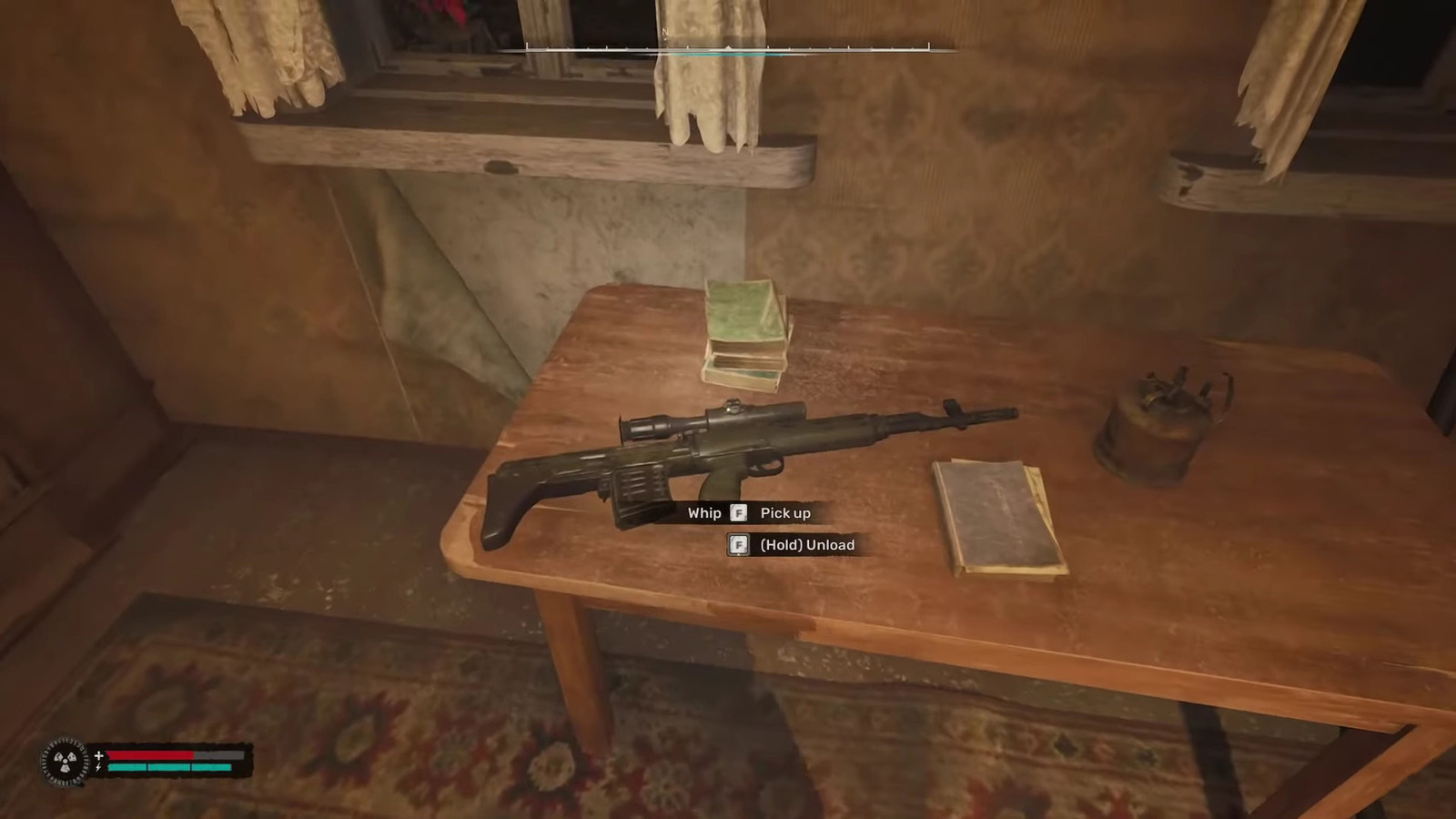Select the 'Pick up' action for the Whip
Image resolution: width=1456 pixels, height=819 pixels.
click(784, 512)
